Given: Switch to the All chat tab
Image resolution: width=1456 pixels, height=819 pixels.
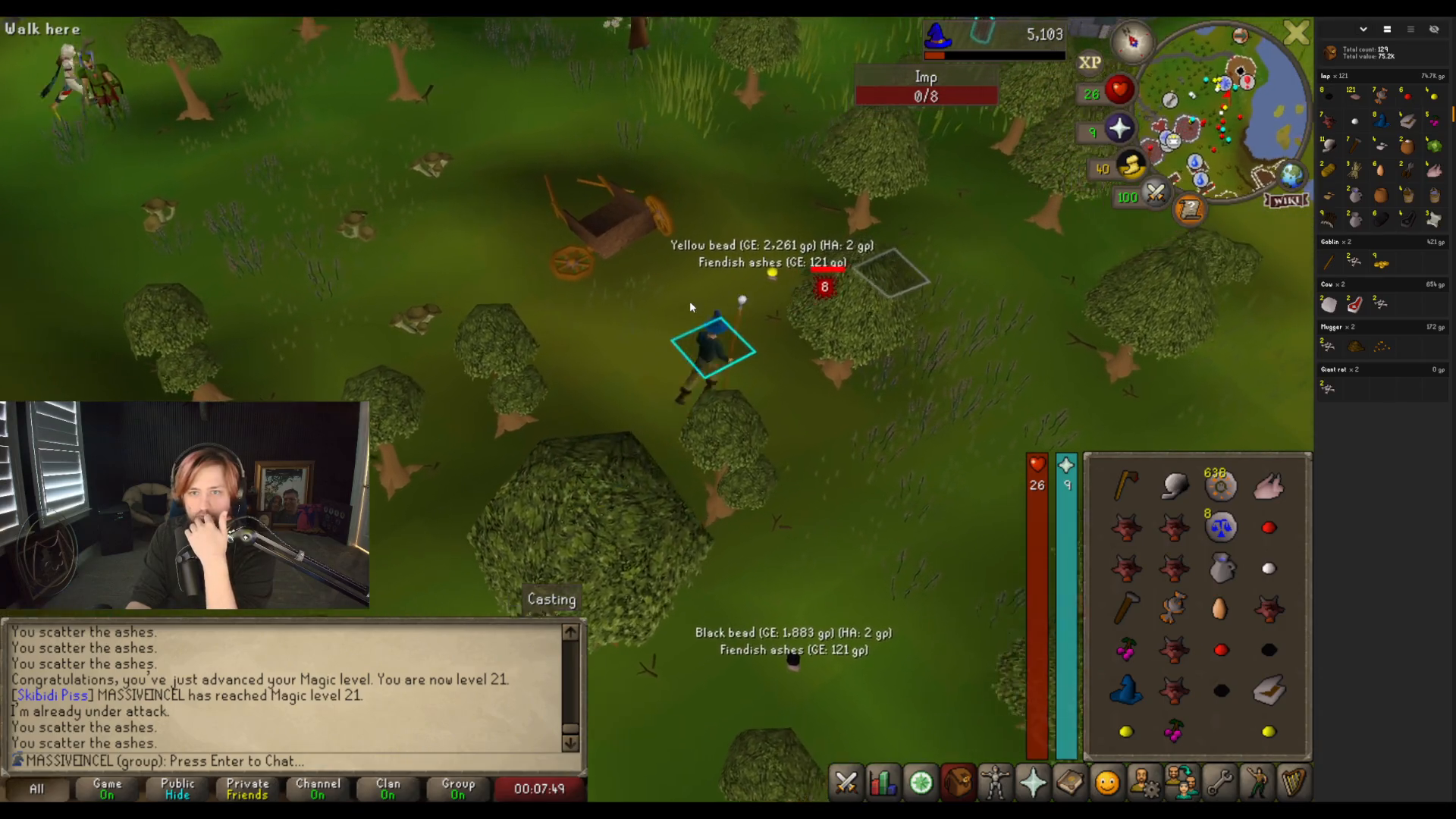Looking at the screenshot, I should point(36,789).
